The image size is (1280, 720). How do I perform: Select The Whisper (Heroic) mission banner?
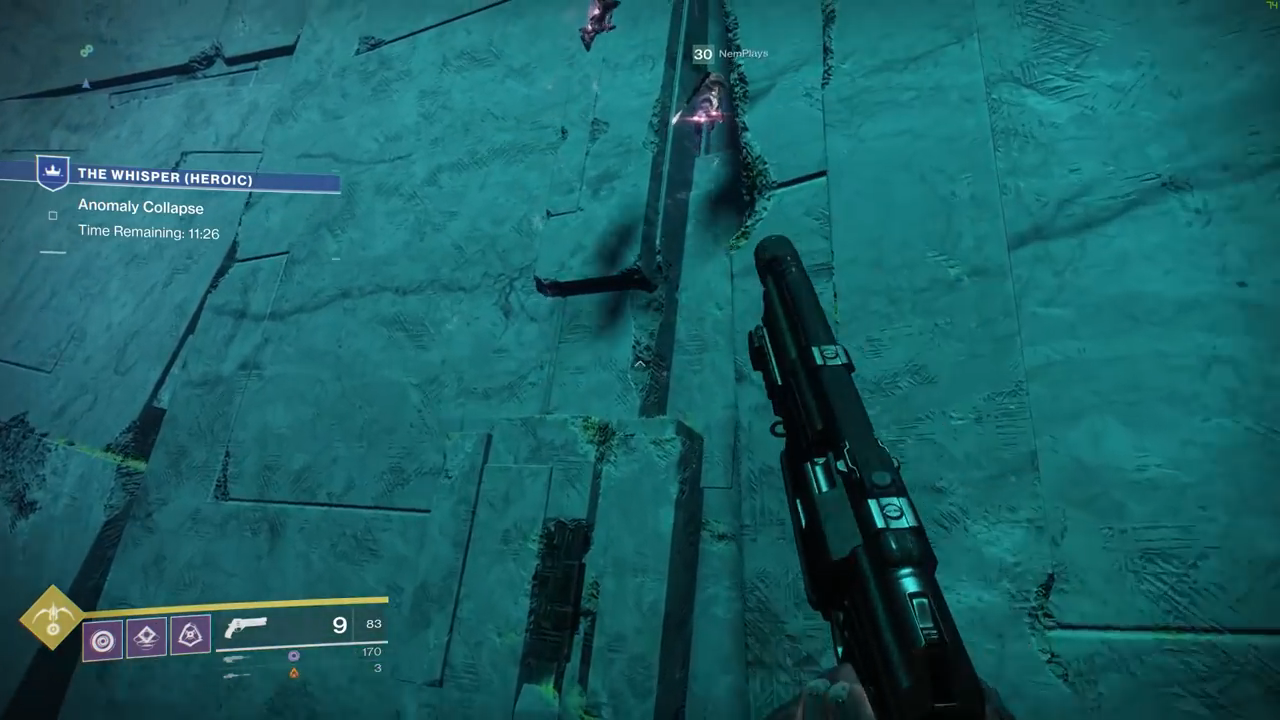[166, 176]
